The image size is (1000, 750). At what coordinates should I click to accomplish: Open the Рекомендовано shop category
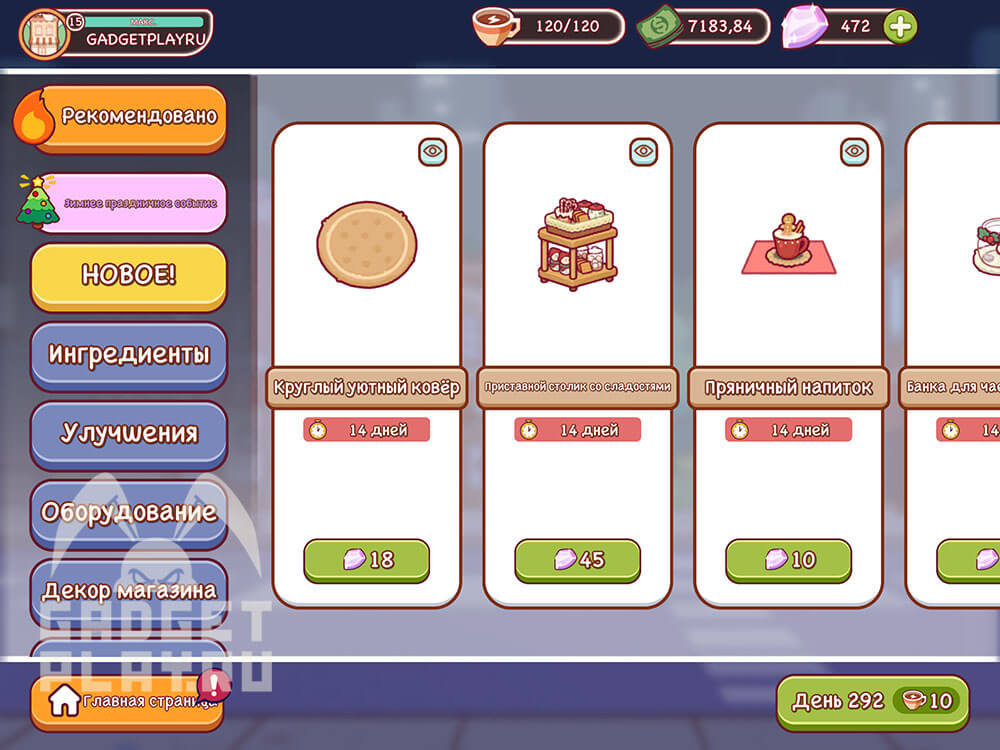pyautogui.click(x=128, y=117)
